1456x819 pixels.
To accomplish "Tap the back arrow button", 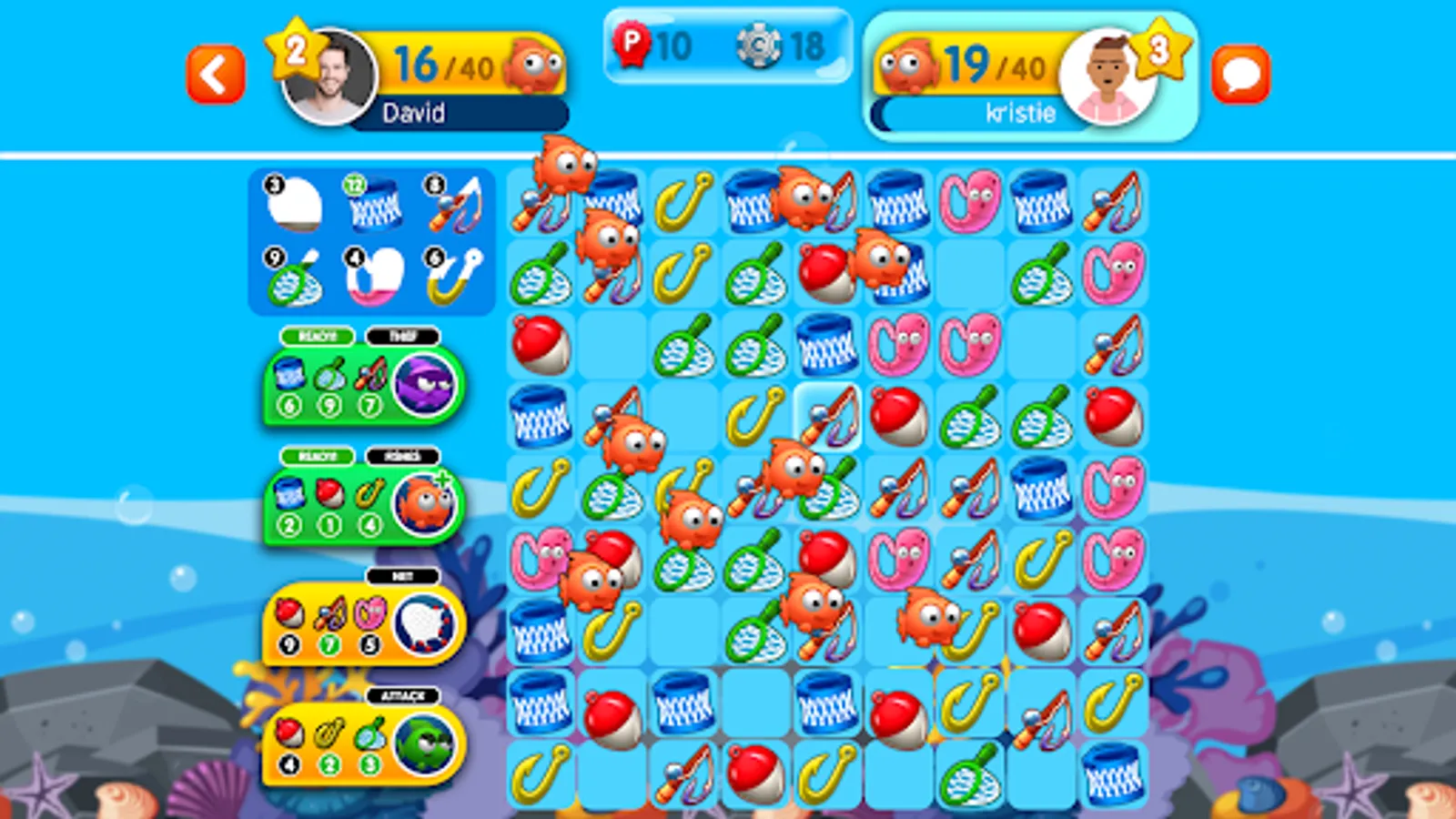I will pos(216,73).
